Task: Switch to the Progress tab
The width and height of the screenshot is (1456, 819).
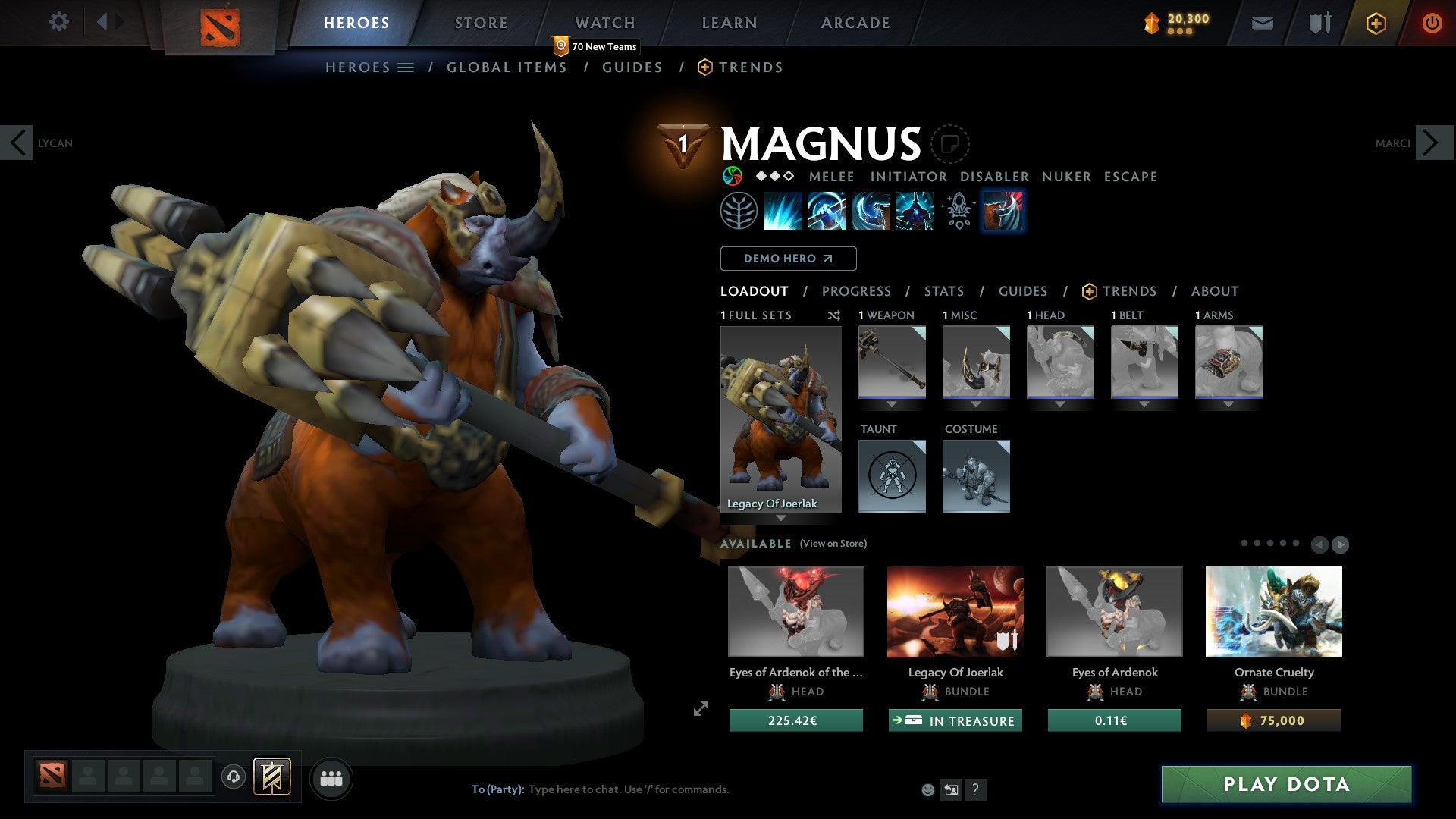Action: [856, 291]
